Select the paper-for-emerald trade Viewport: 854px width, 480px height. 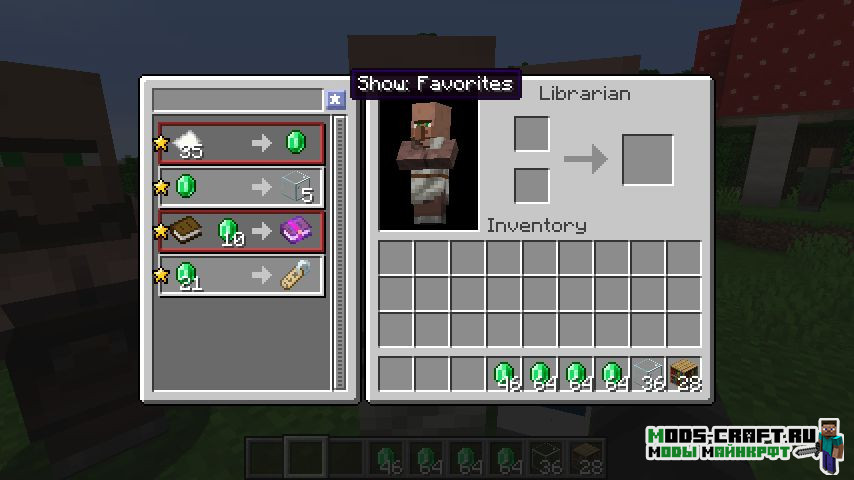coord(241,144)
